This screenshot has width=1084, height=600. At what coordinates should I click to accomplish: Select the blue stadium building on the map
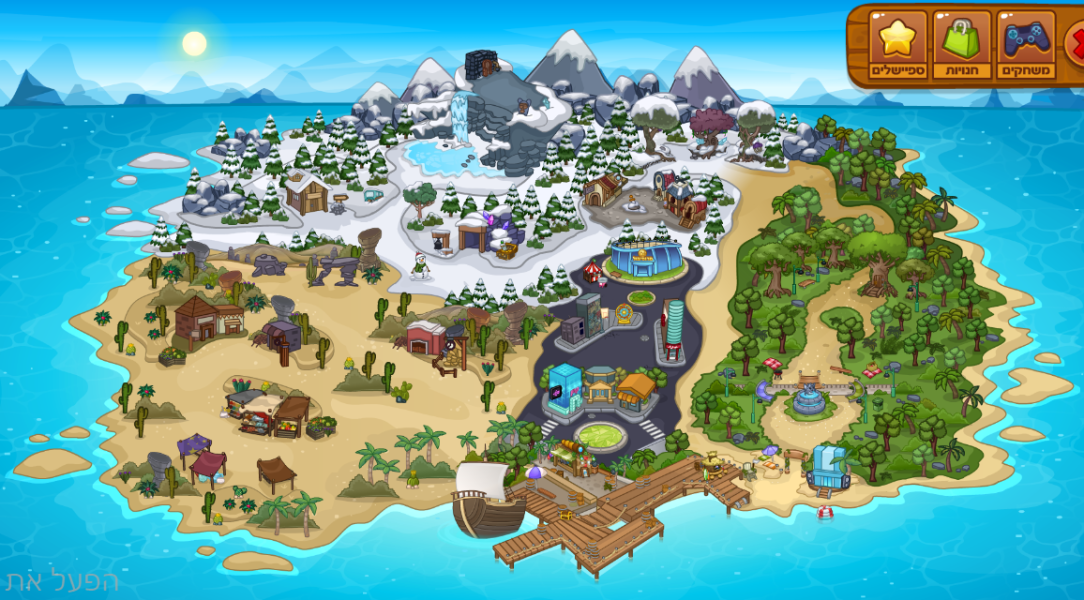pos(645,258)
